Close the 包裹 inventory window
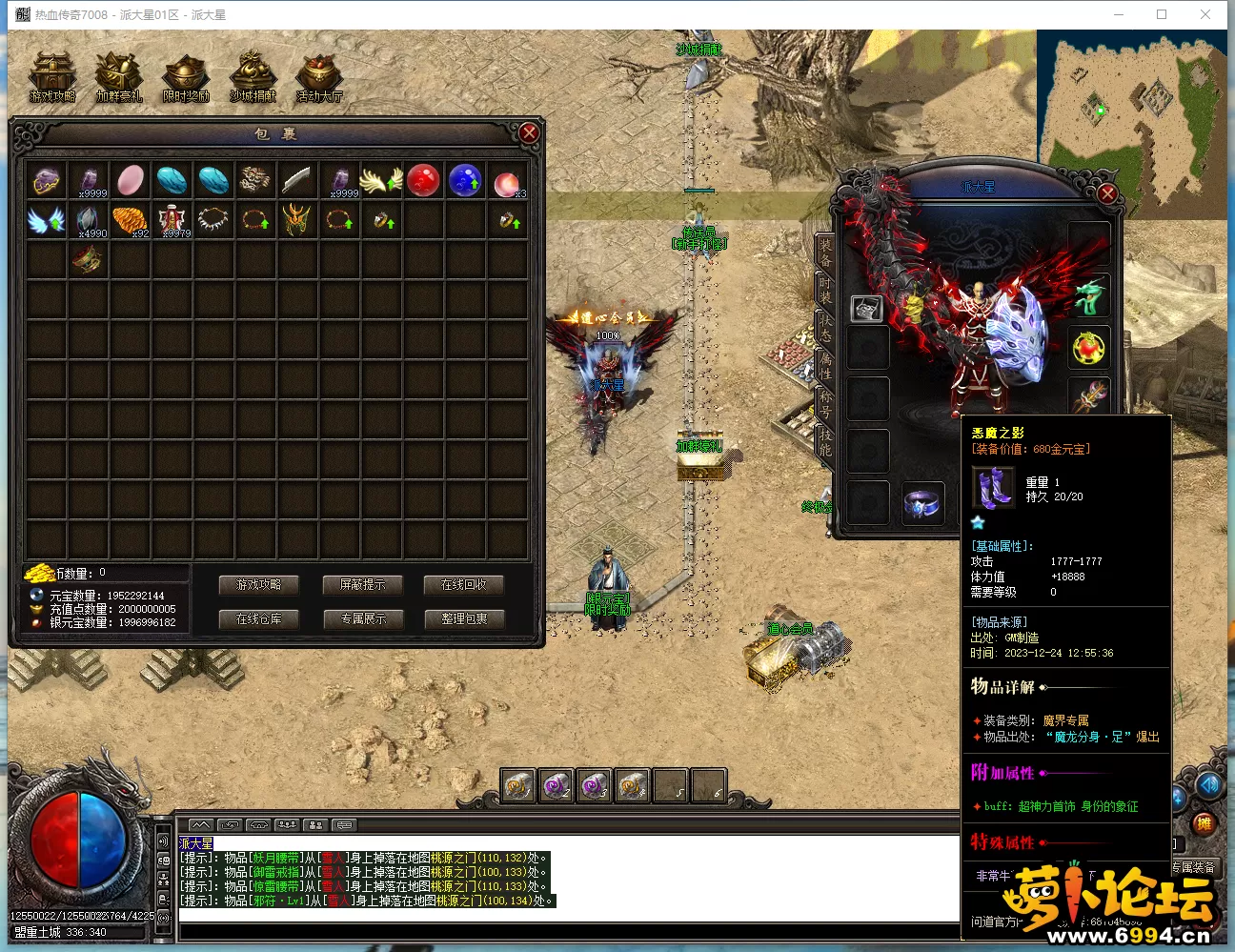Screen dimensions: 1235x952 (x=529, y=133)
